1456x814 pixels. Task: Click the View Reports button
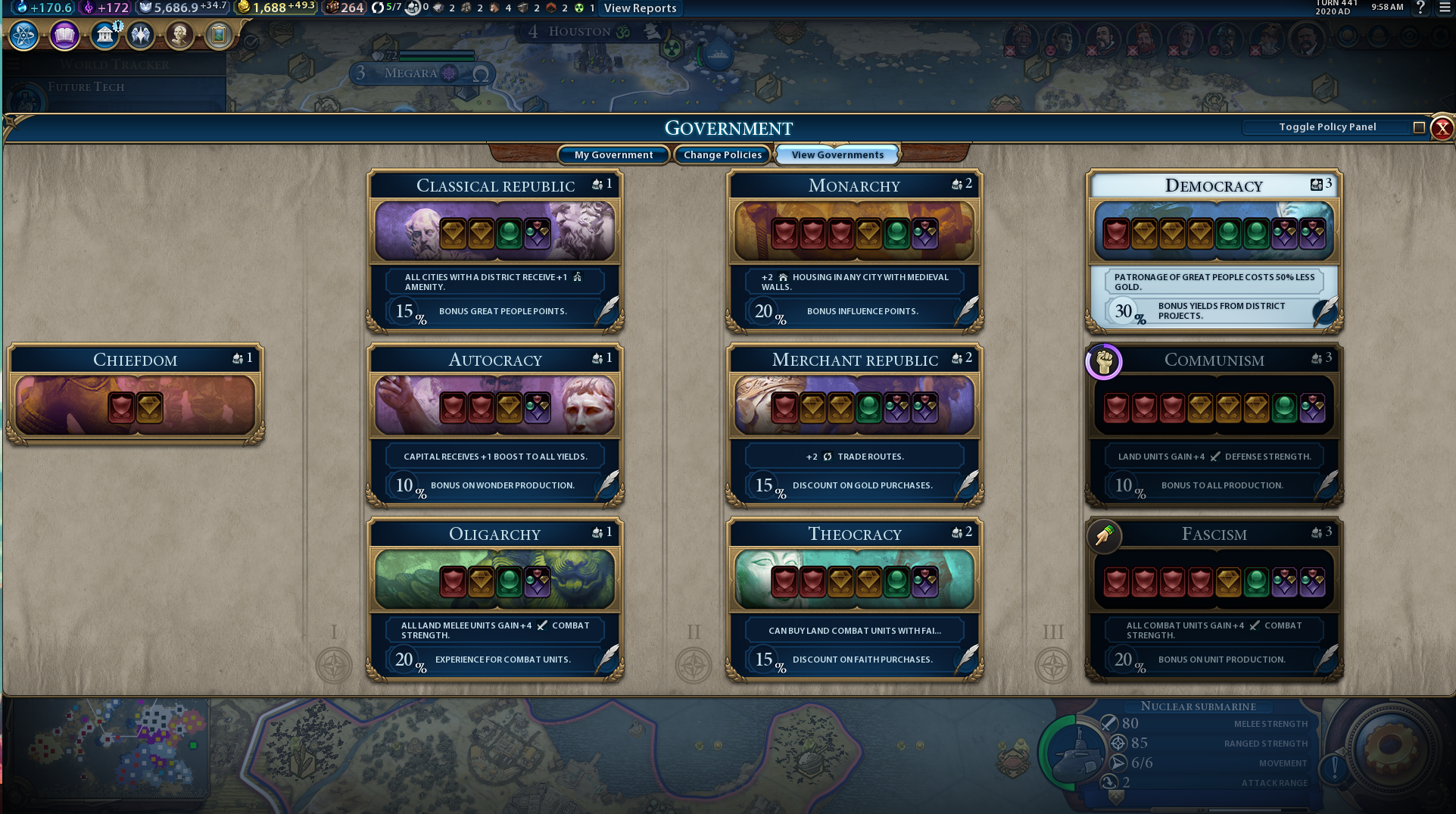640,8
